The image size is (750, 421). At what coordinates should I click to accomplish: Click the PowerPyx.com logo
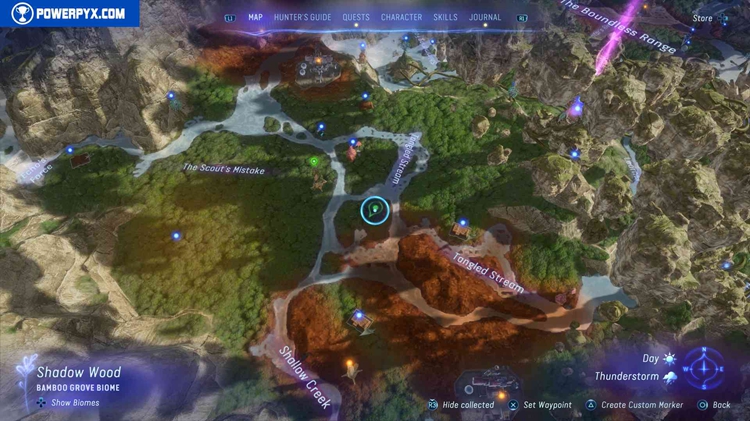pyautogui.click(x=70, y=14)
